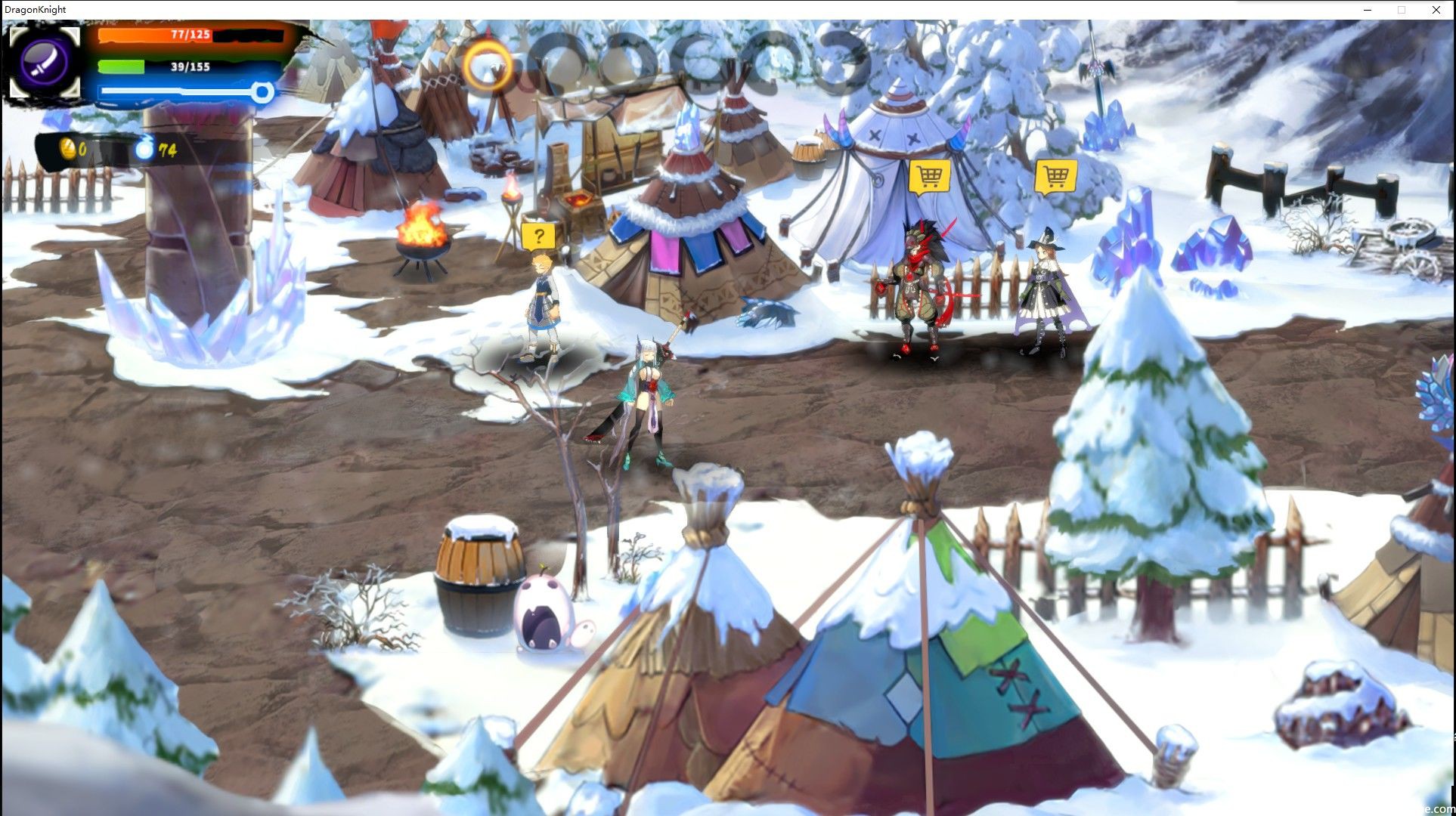This screenshot has width=1456, height=816.
Task: Open the question mark bubble over the blond boy
Action: [537, 236]
